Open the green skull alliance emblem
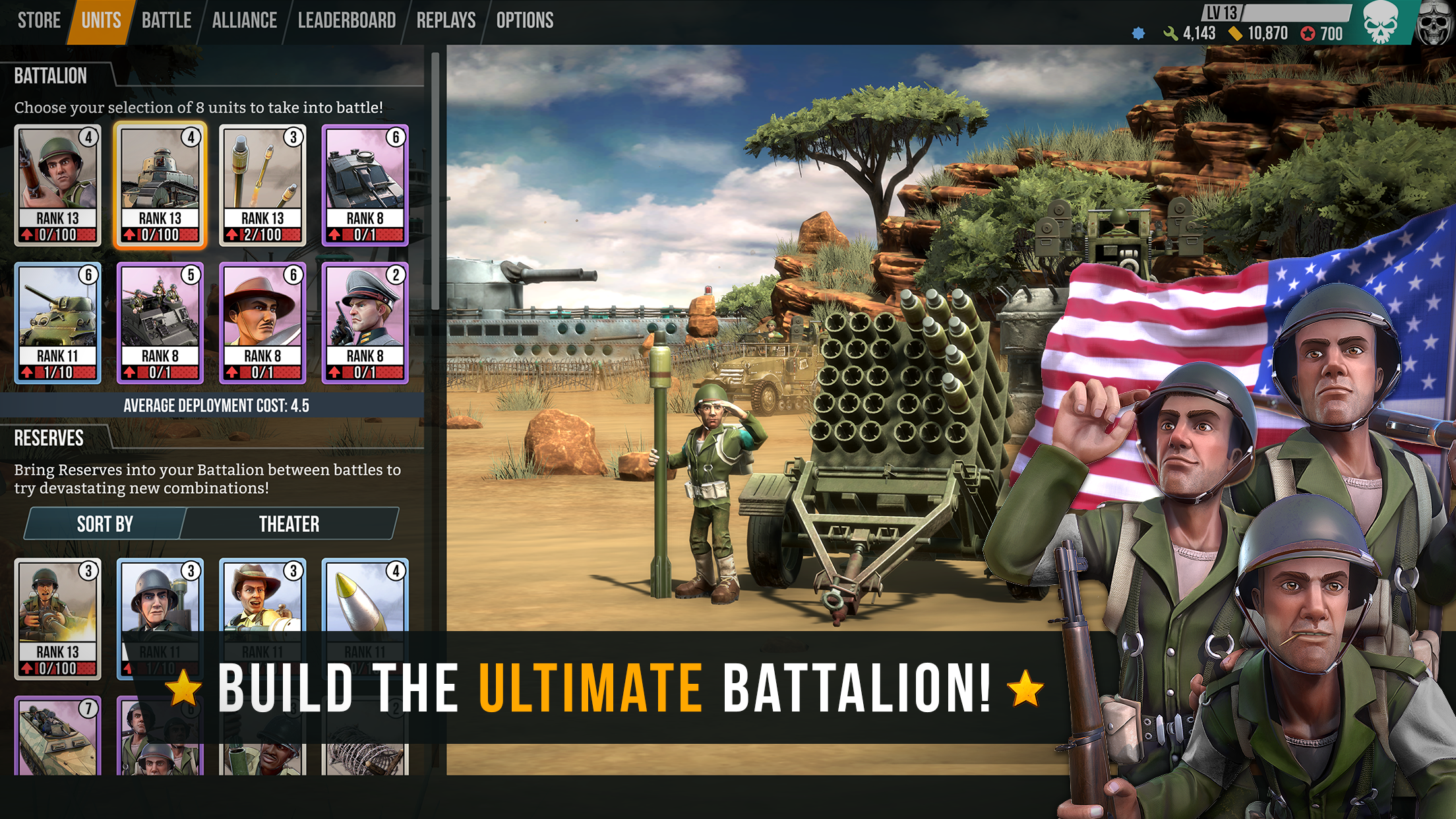The height and width of the screenshot is (819, 1456). pyautogui.click(x=1382, y=23)
